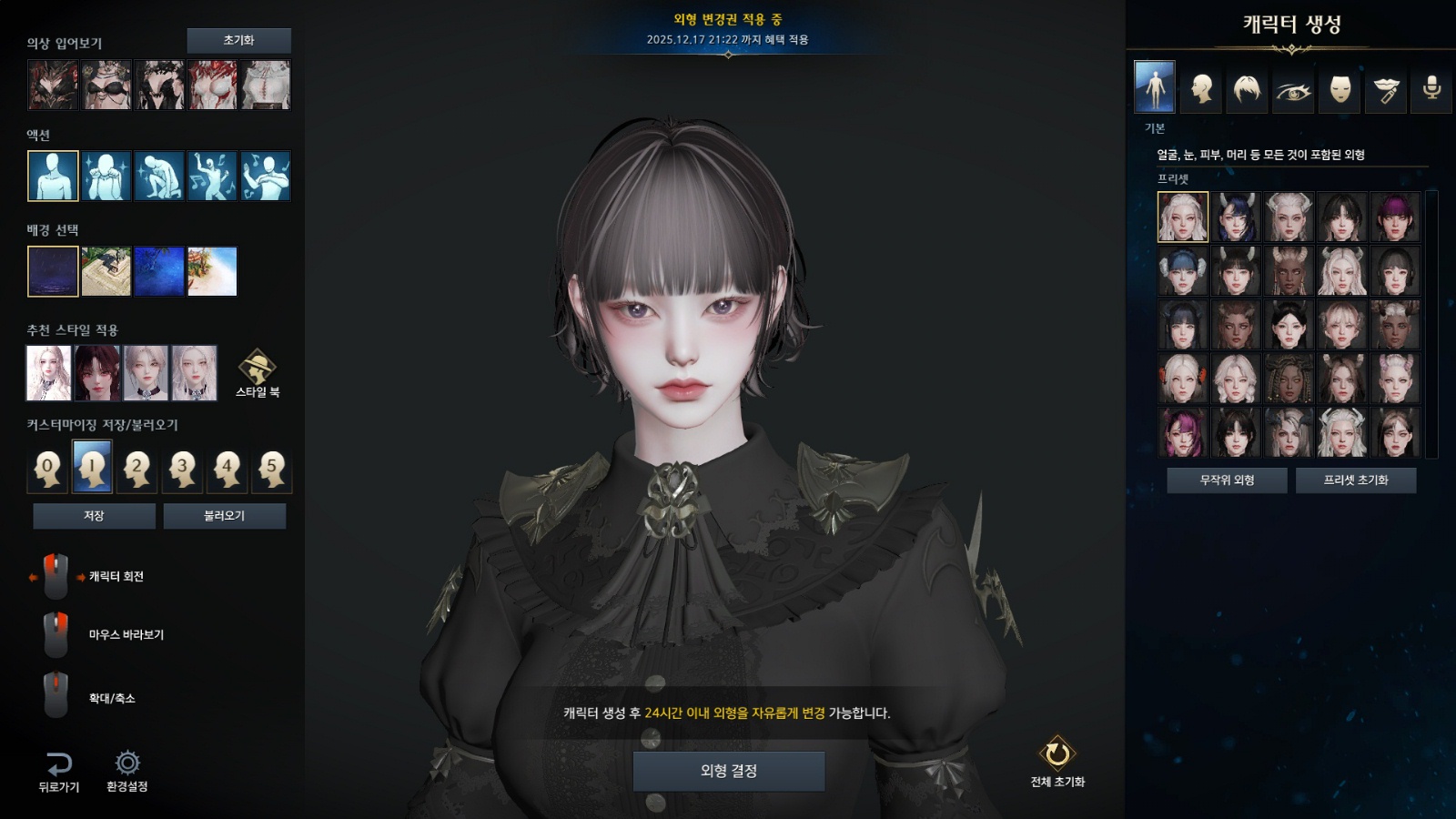1456x819 pixels.
Task: Select customization save slot number 3
Action: (x=182, y=468)
